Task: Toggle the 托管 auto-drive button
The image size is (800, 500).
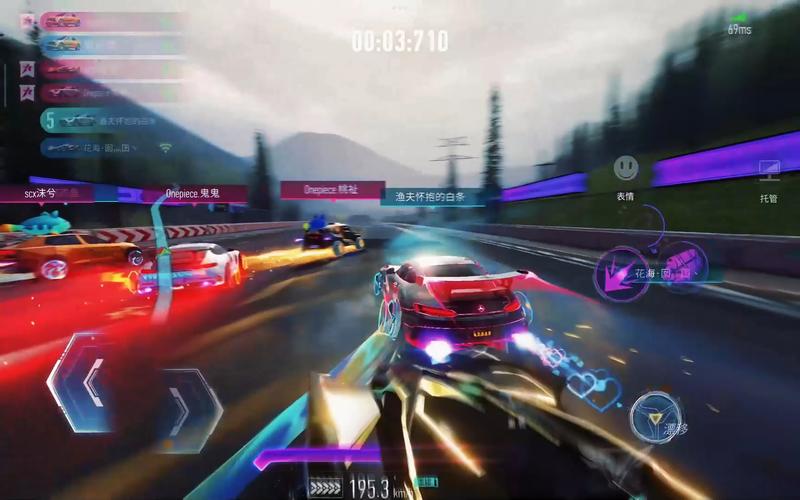Action: pos(768,170)
